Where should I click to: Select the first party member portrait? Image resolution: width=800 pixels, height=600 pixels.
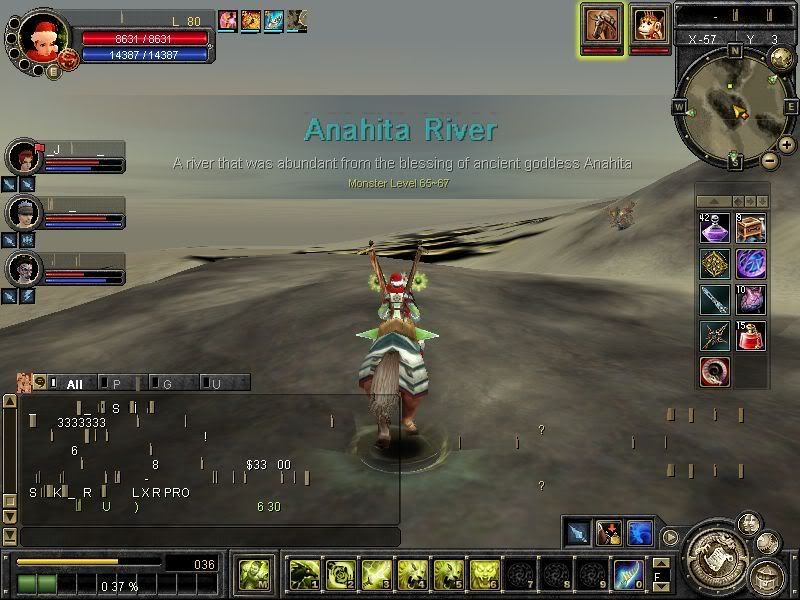22,157
